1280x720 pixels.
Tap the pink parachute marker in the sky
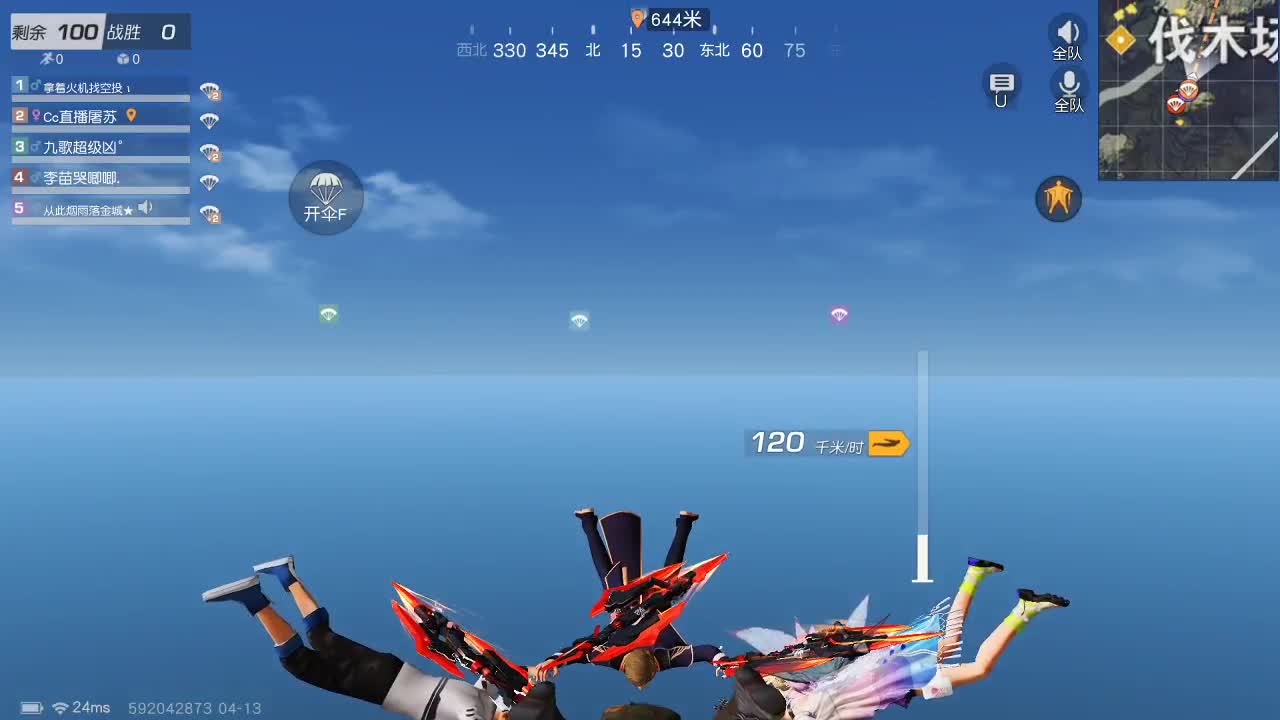point(838,314)
